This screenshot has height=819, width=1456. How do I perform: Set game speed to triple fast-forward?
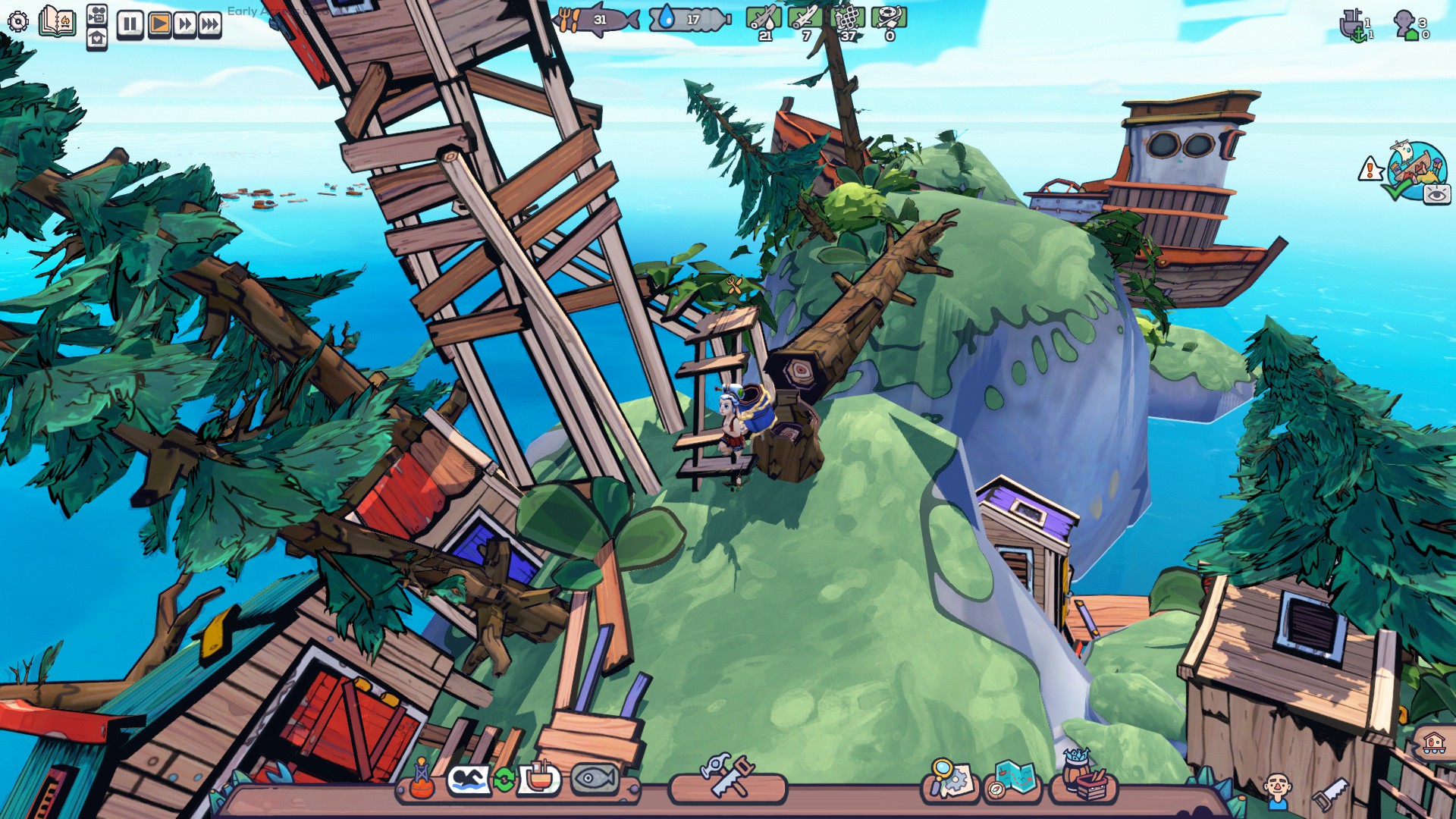pos(209,24)
